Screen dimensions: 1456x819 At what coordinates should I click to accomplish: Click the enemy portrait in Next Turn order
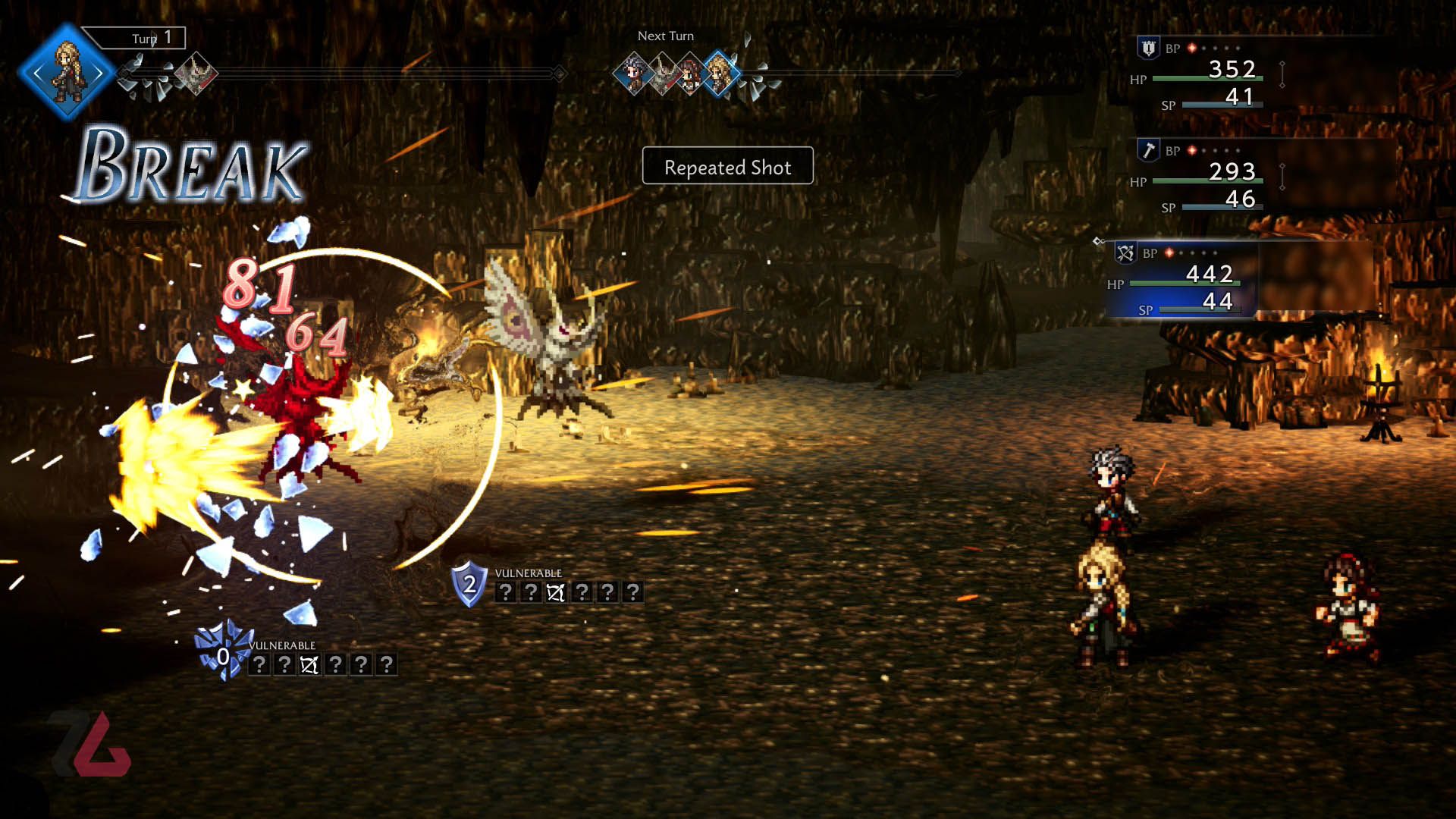pyautogui.click(x=664, y=74)
